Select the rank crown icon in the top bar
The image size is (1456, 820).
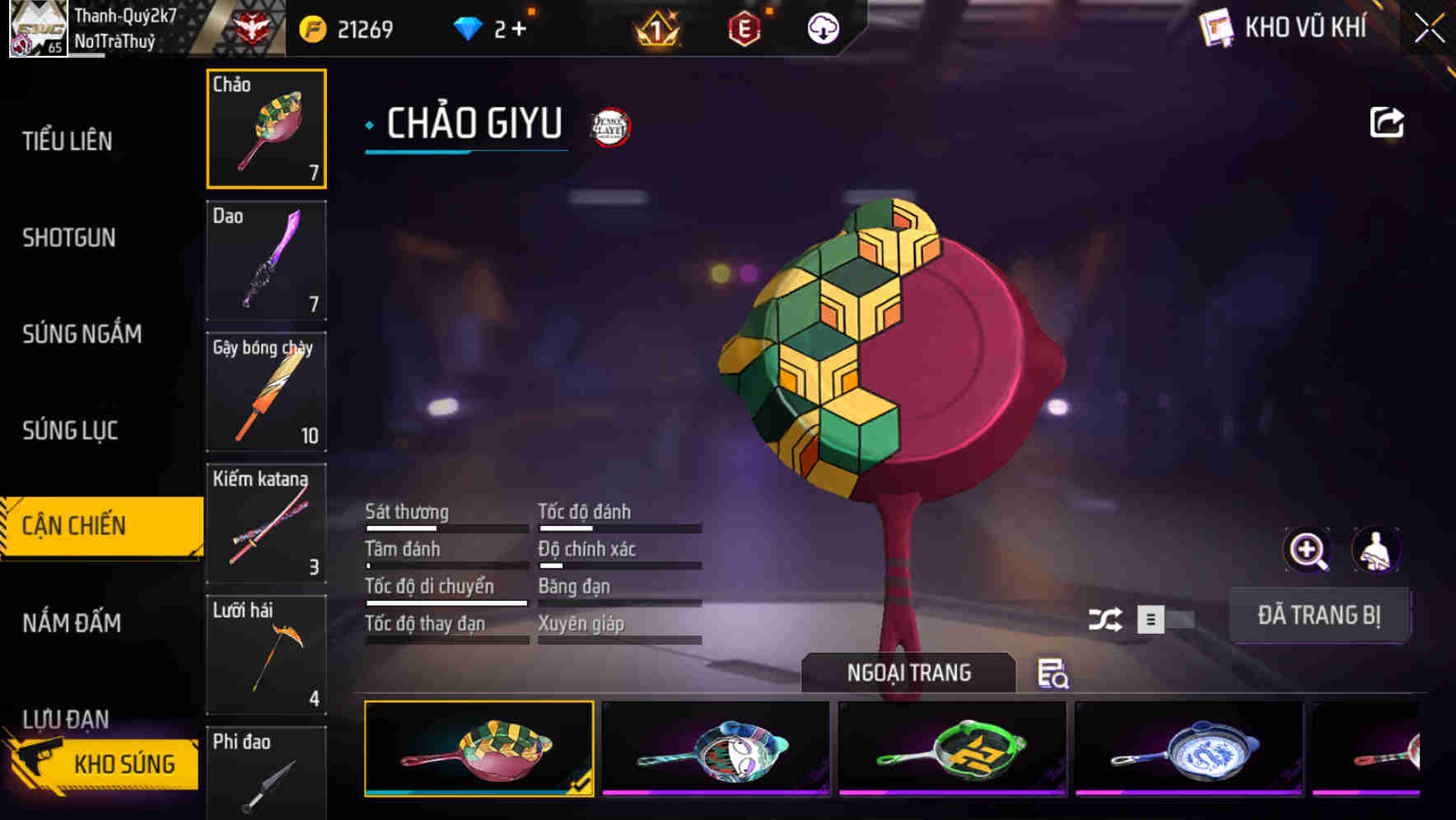pyautogui.click(x=655, y=30)
